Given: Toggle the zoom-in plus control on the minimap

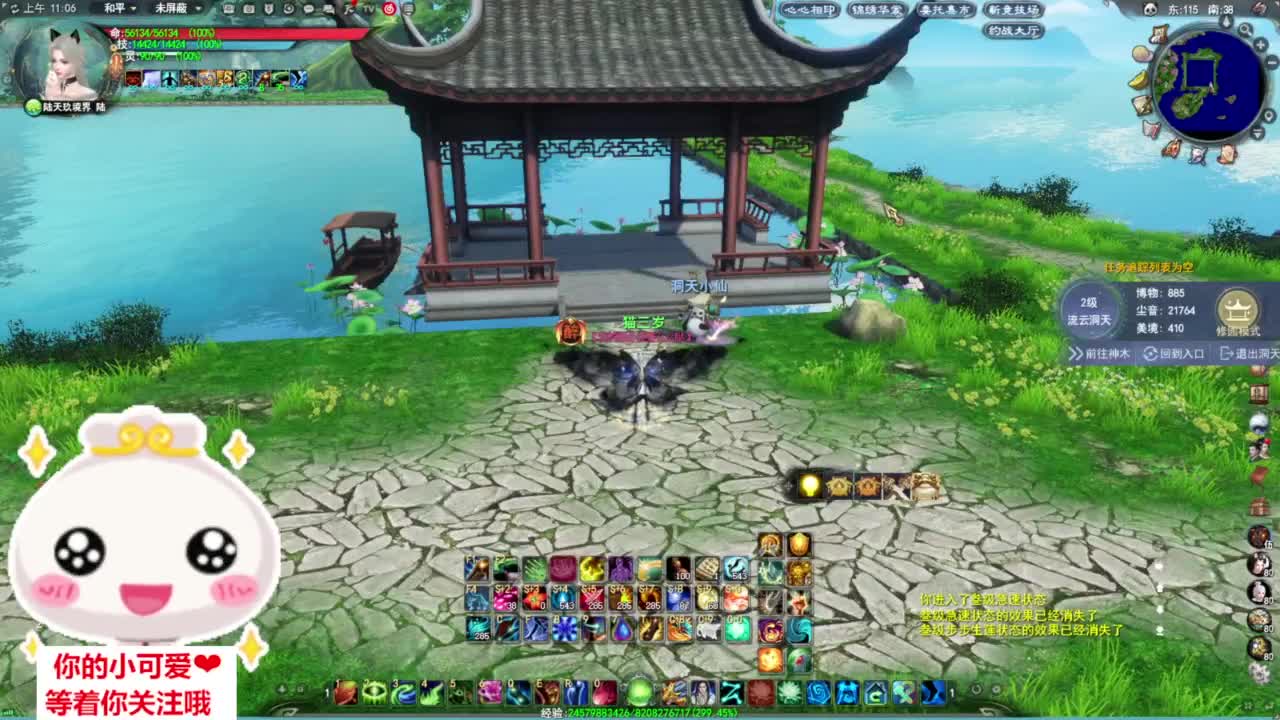Looking at the screenshot, I should point(1259,44).
